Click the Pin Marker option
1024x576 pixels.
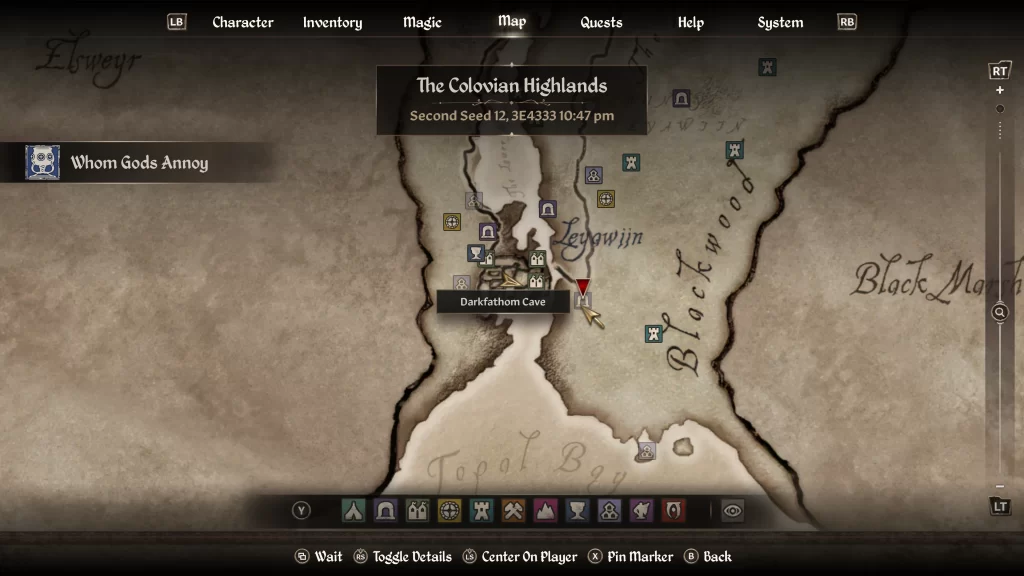click(629, 557)
